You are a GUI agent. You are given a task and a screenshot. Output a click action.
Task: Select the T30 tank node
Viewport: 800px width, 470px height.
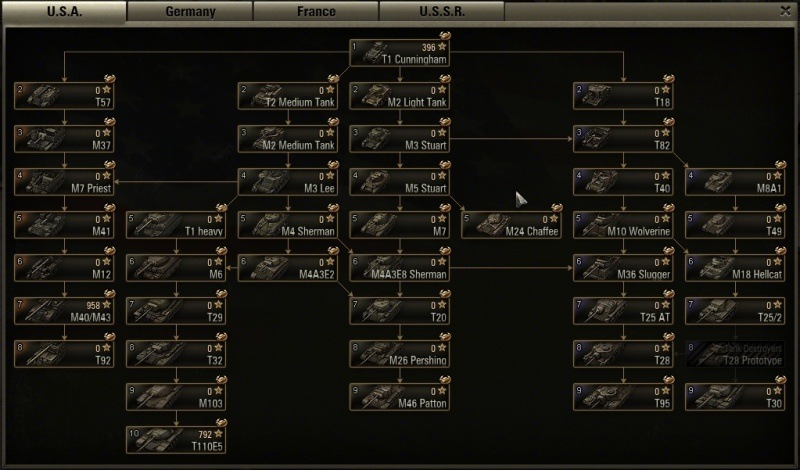point(735,397)
